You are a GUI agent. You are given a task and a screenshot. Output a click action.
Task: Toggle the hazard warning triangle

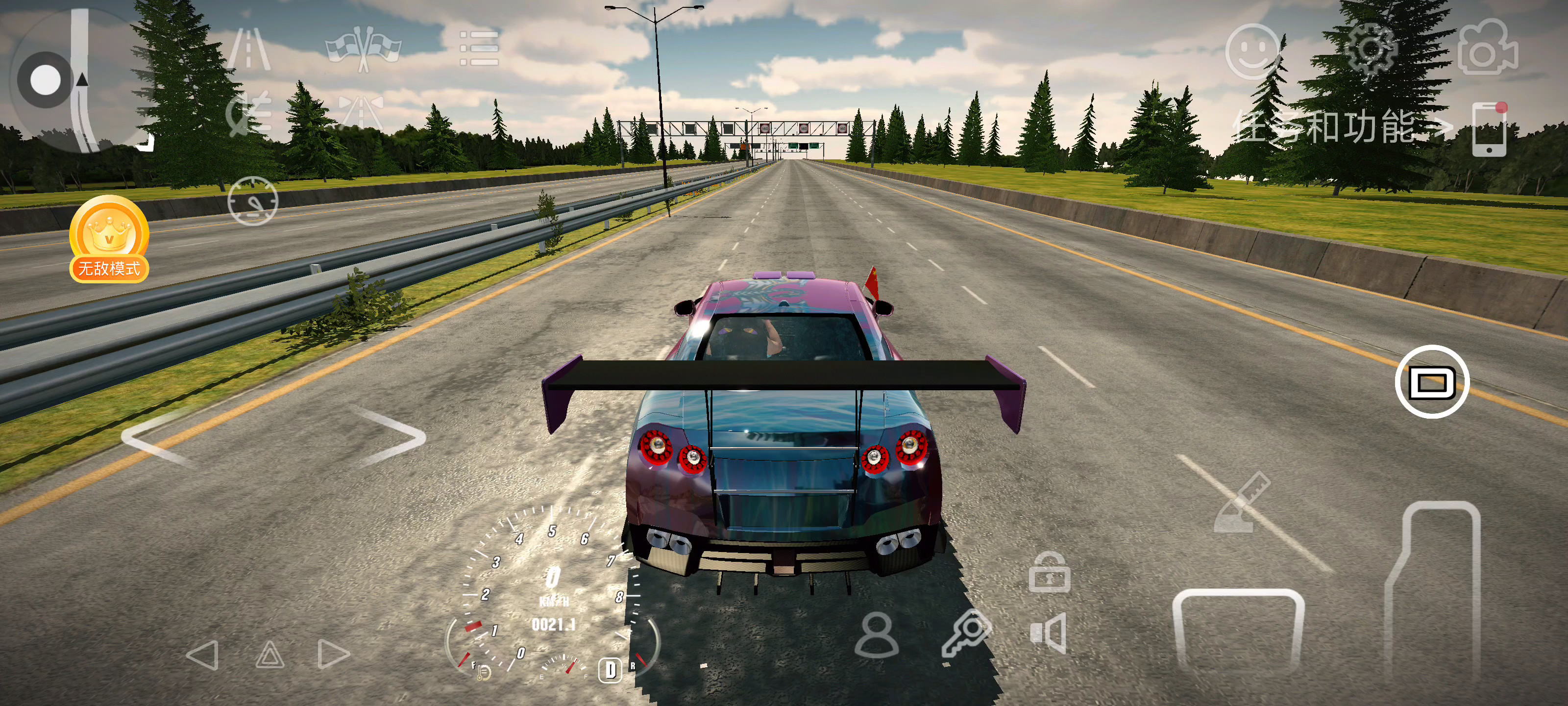[269, 656]
